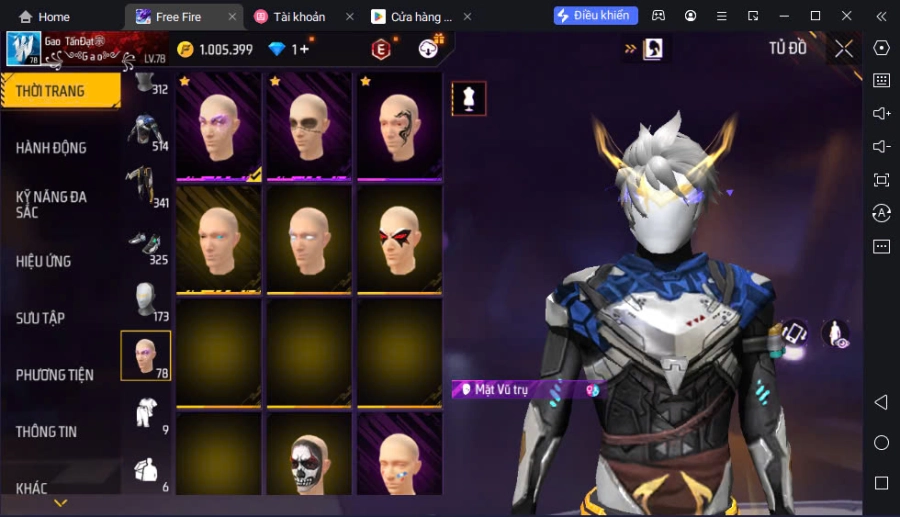Open the red E badge icon
This screenshot has width=900, height=517.
click(x=381, y=49)
